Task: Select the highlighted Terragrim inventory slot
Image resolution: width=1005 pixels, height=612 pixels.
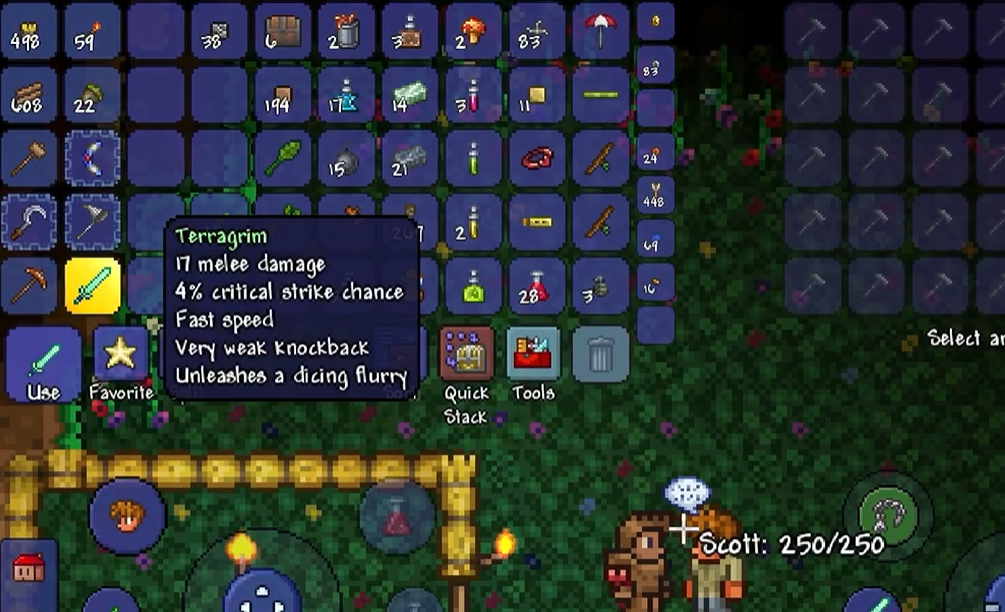Action: (93, 285)
